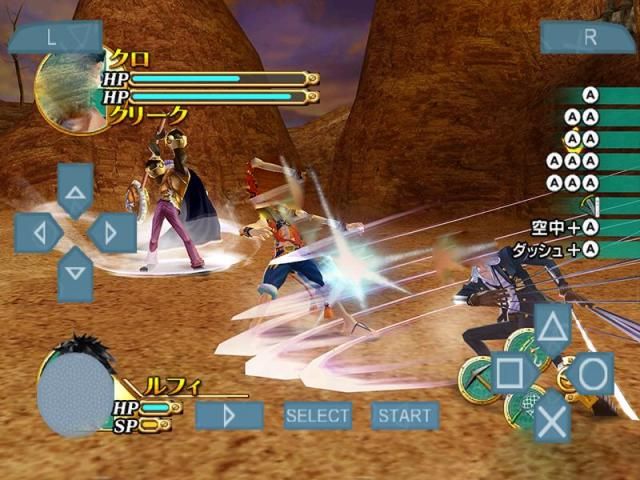Click the START overlay button
The width and height of the screenshot is (640, 480).
405,415
